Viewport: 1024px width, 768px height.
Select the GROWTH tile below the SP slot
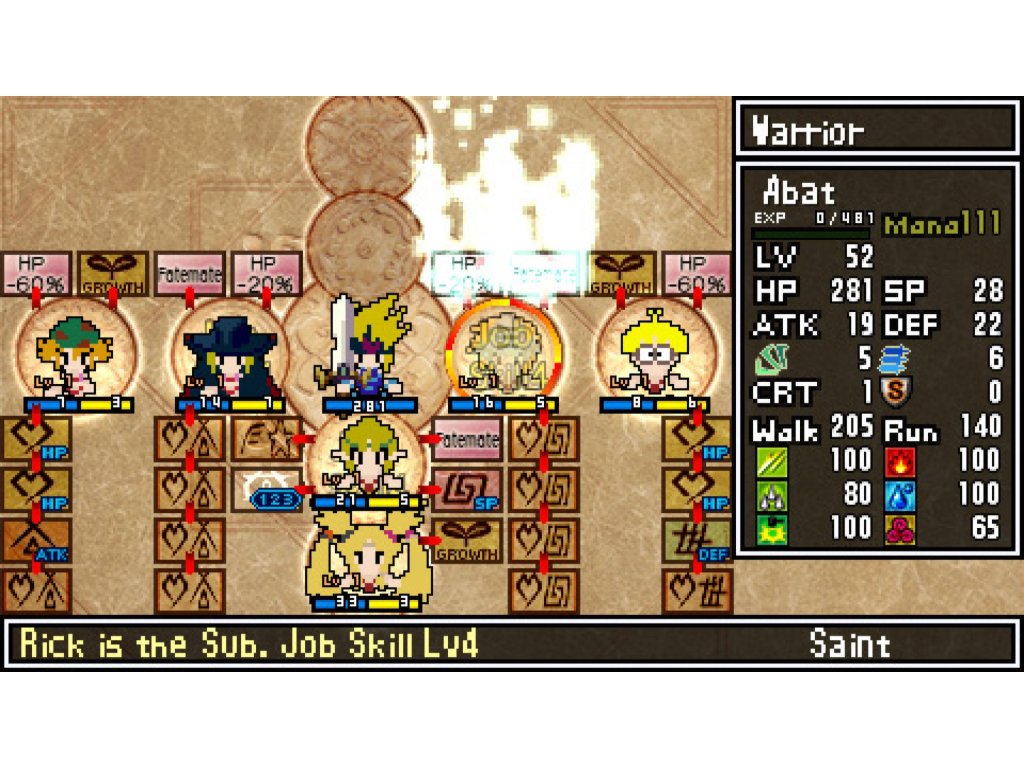[465, 539]
